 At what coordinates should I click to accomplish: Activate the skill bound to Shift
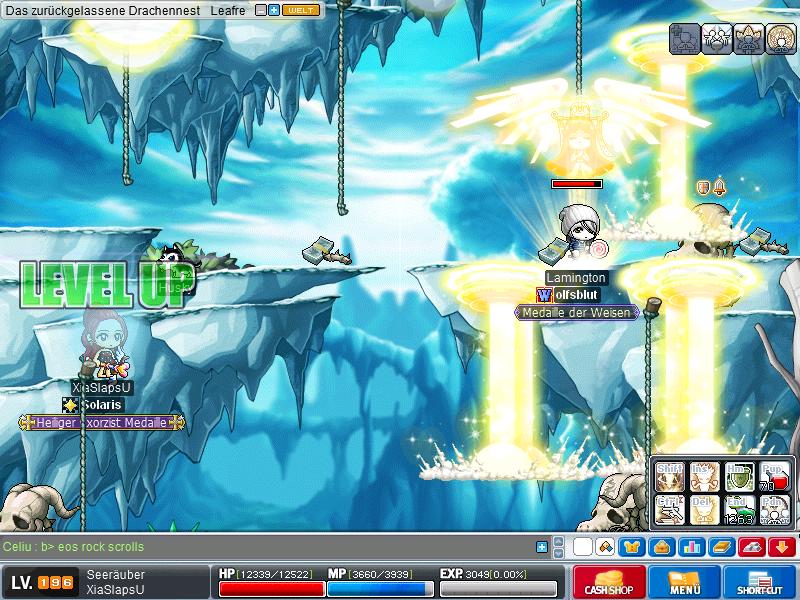coord(670,476)
